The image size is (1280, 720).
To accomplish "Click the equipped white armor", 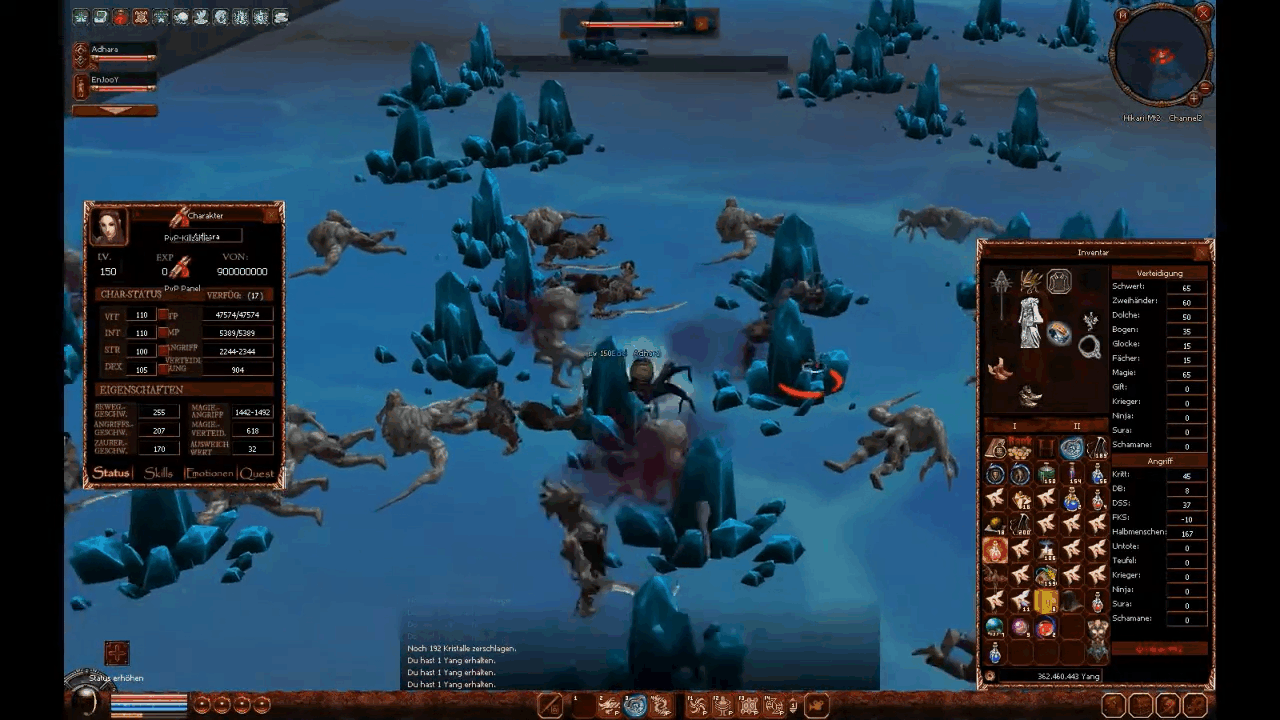I will (x=1030, y=322).
